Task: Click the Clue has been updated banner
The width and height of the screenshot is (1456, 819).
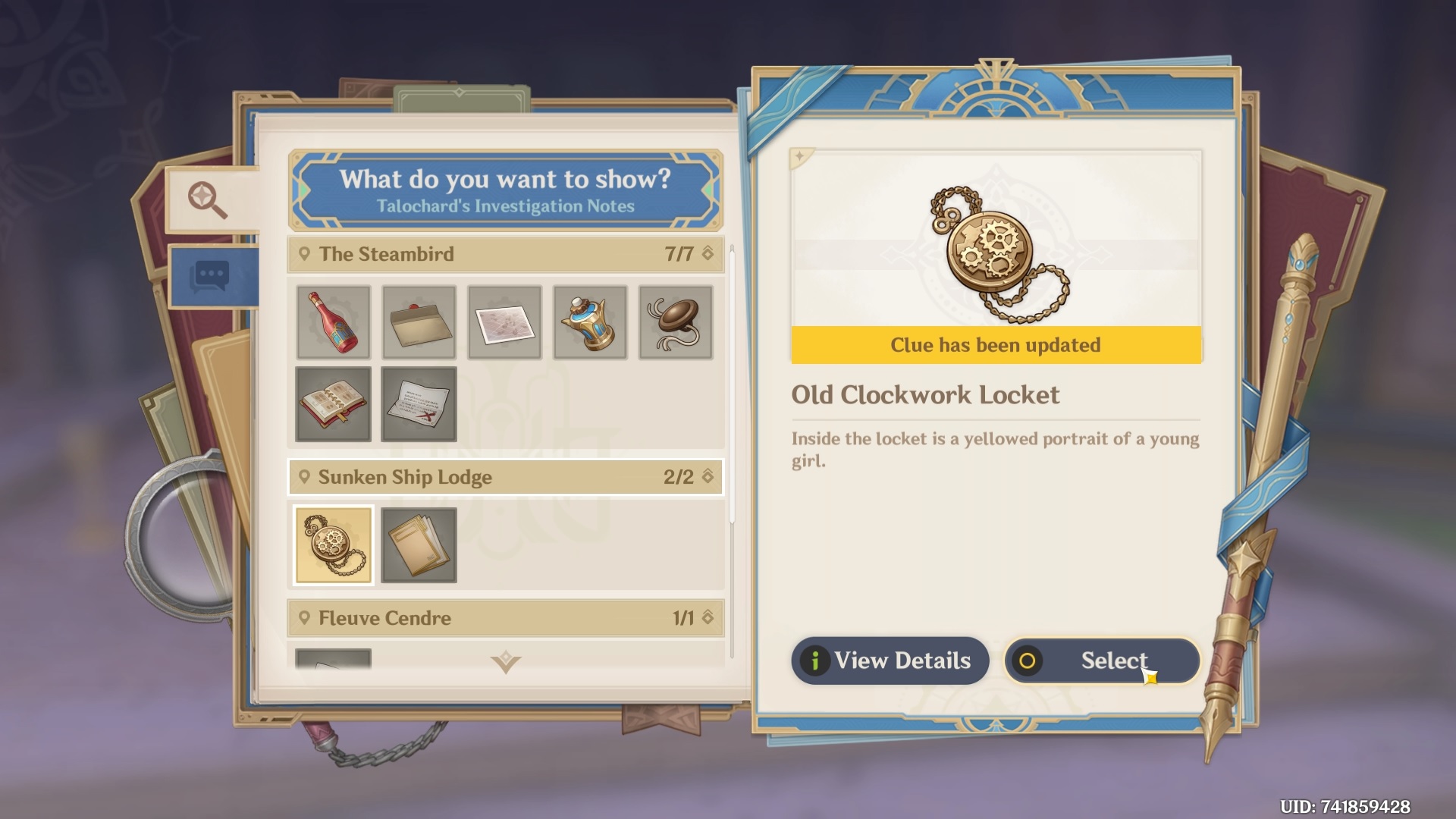Action: [996, 345]
